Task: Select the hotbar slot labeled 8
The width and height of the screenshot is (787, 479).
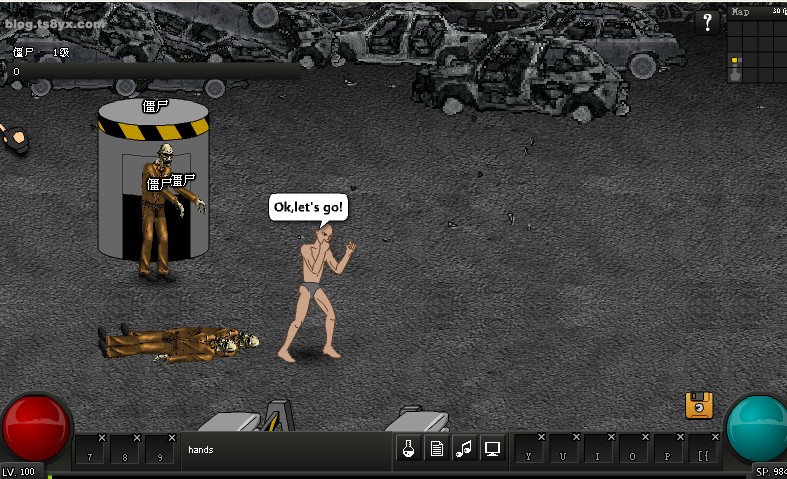Action: coord(126,450)
